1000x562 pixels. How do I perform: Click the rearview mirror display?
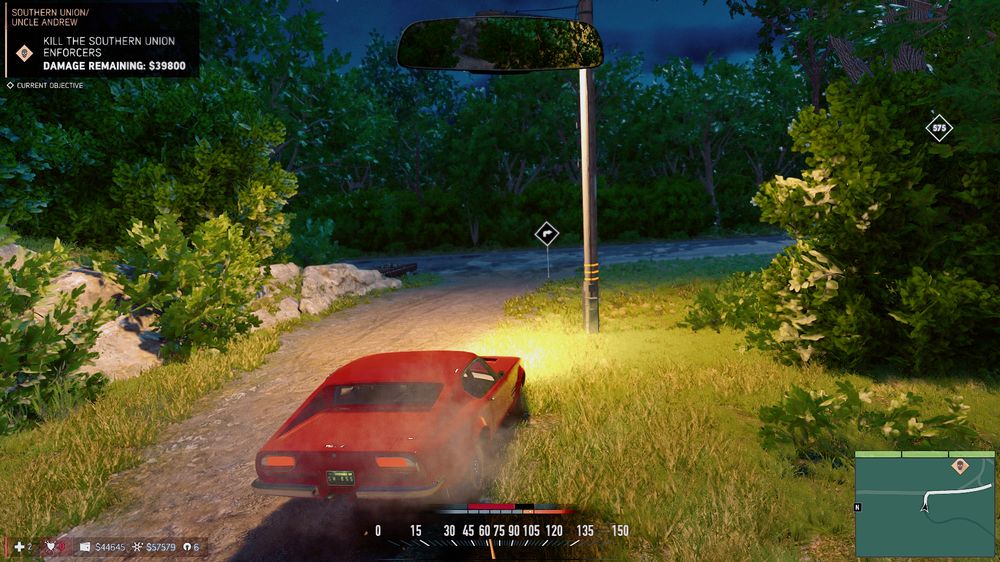pos(499,44)
